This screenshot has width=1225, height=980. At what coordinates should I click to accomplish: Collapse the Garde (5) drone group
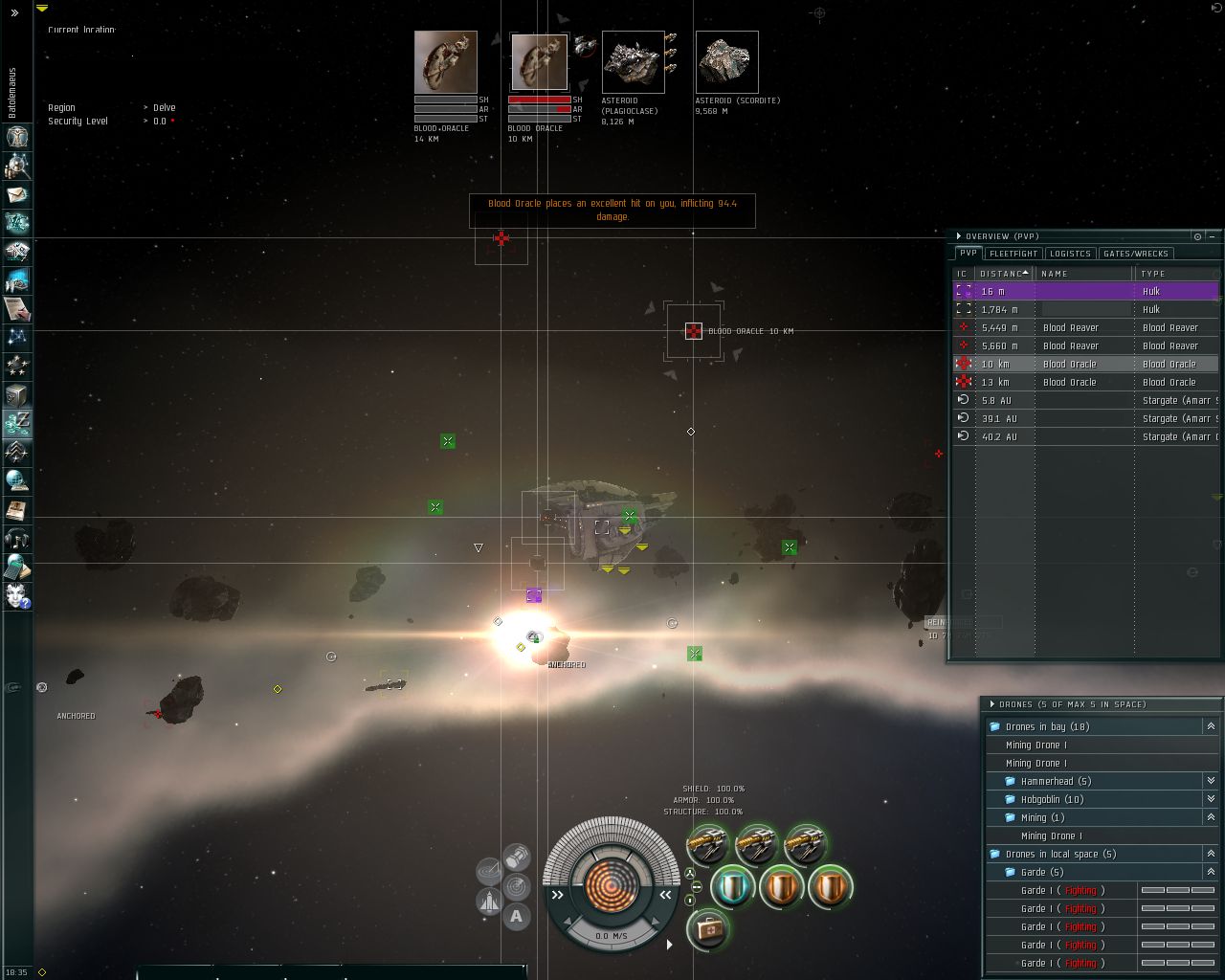coord(1211,872)
